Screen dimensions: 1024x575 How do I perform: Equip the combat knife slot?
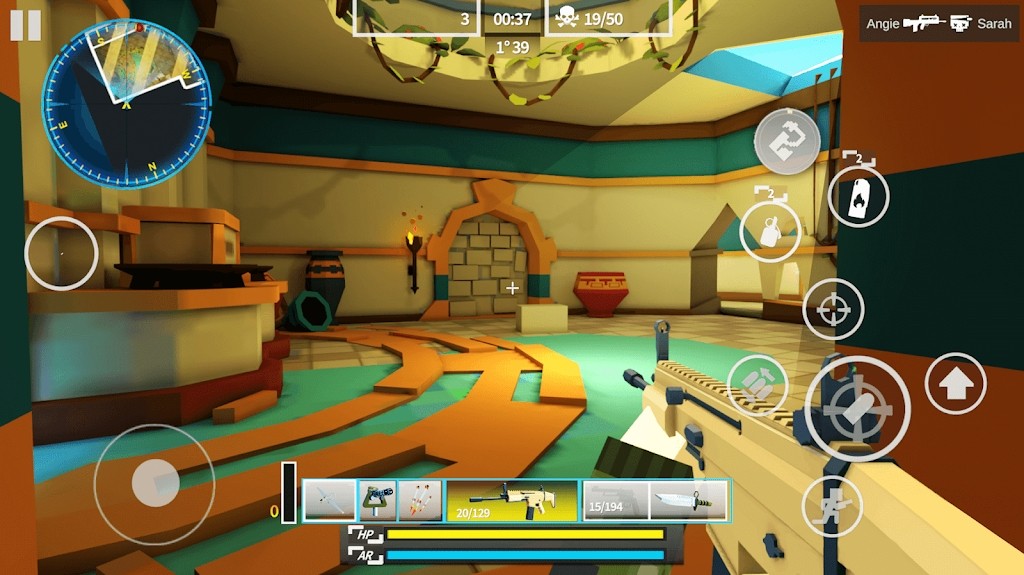[689, 500]
